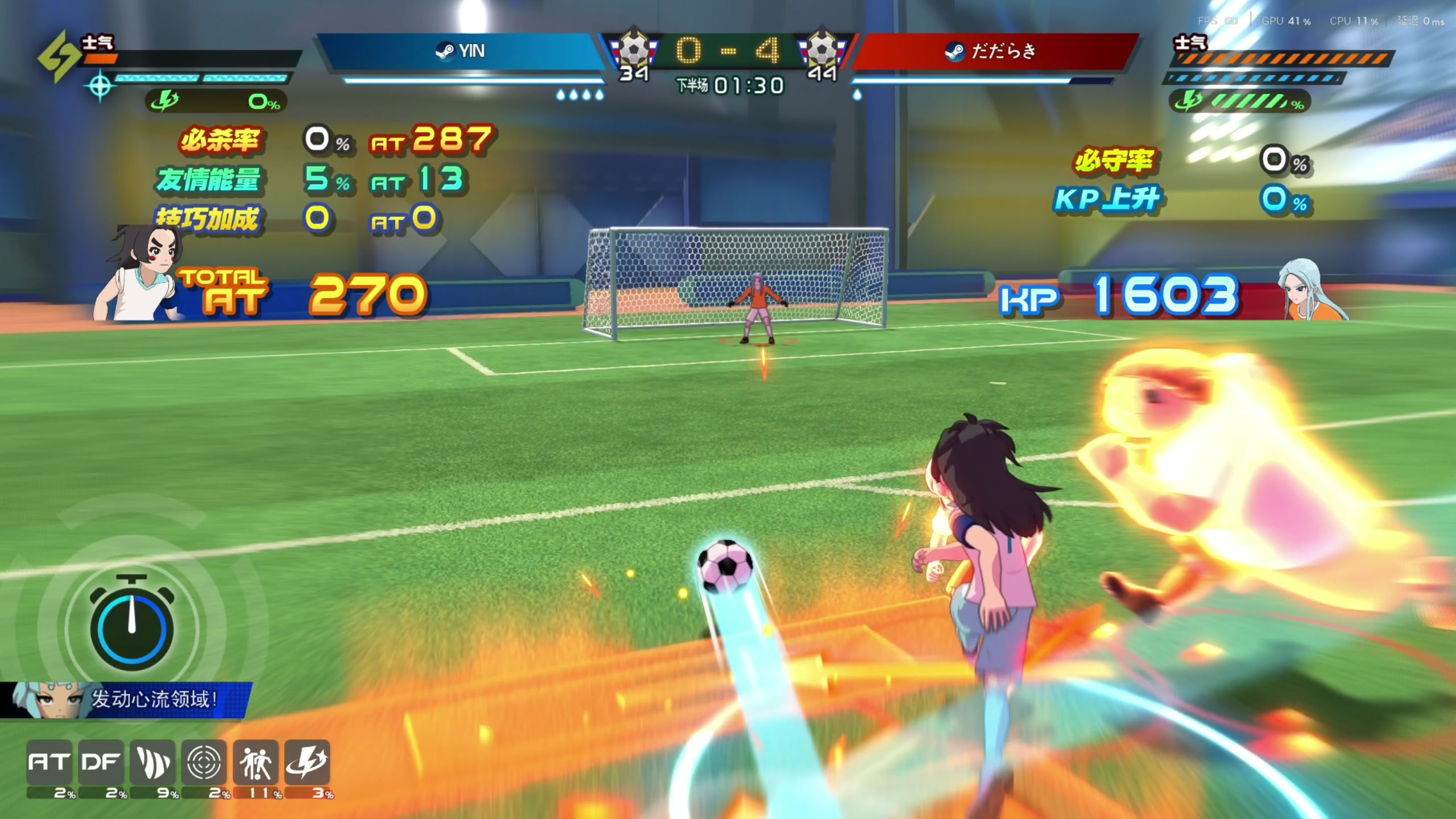The image size is (1456, 819).
Task: Click the AT buff icon
Action: click(x=49, y=762)
